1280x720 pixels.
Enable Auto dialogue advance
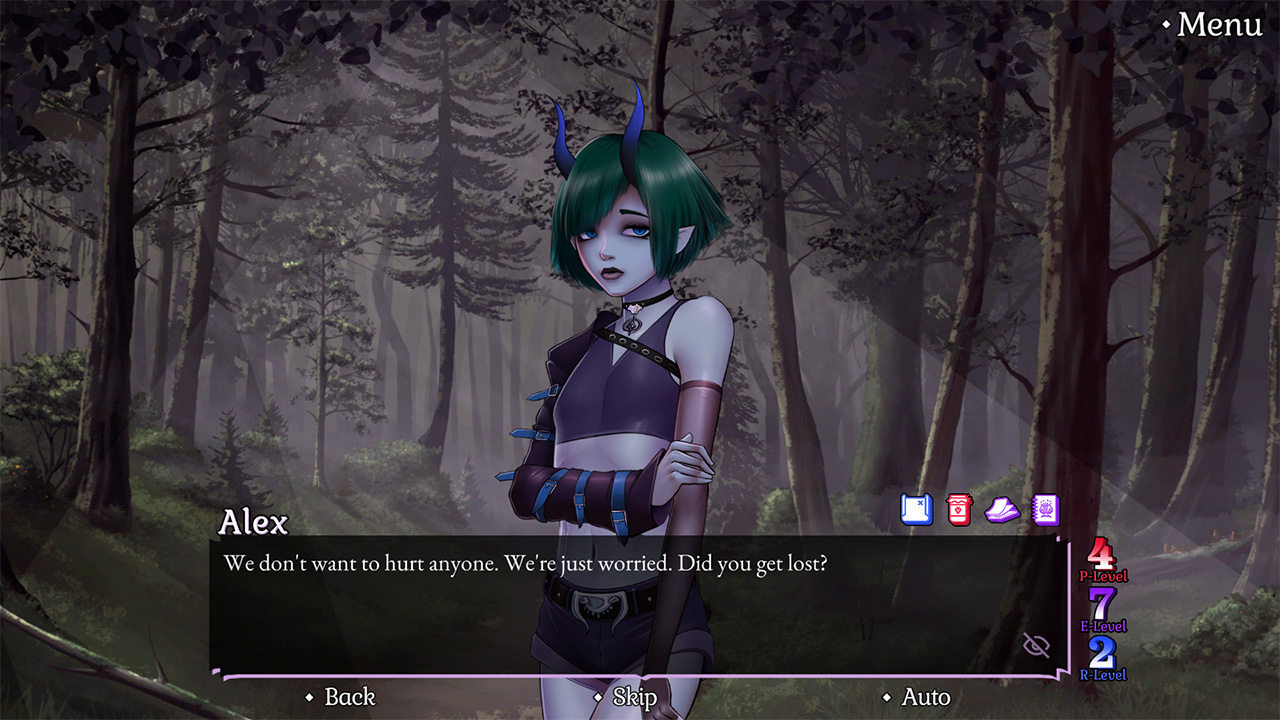coord(925,697)
